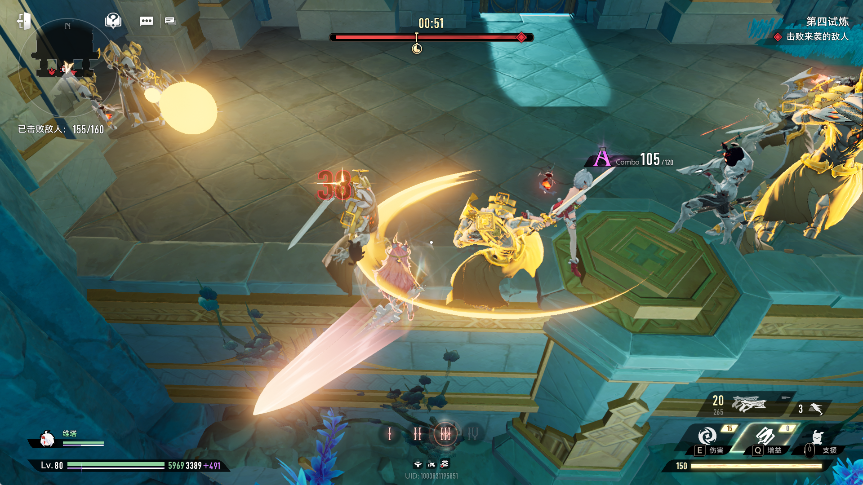This screenshot has width=863, height=485.
Task: Select the highlighted Roman numeral III slot
Action: tap(445, 433)
